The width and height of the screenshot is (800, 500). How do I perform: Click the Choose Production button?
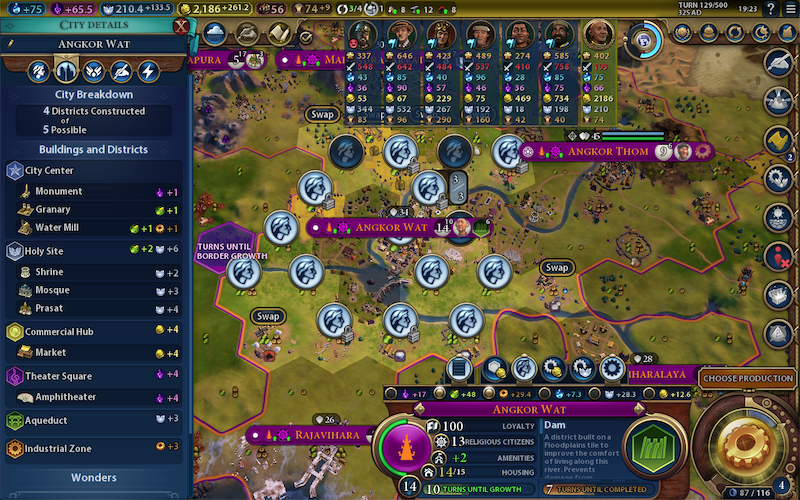coord(749,378)
